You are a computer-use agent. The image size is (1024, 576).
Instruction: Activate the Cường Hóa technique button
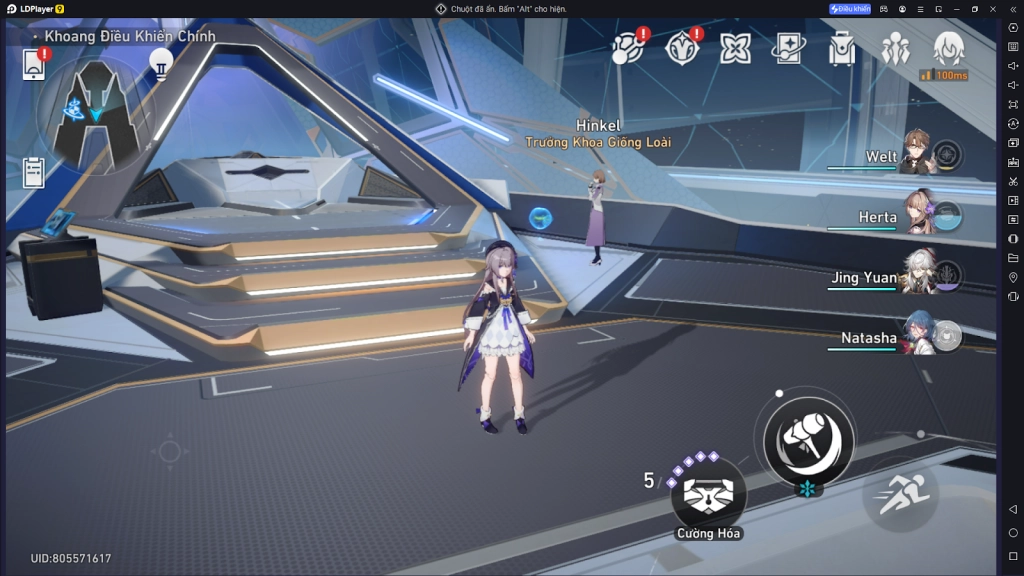point(708,492)
